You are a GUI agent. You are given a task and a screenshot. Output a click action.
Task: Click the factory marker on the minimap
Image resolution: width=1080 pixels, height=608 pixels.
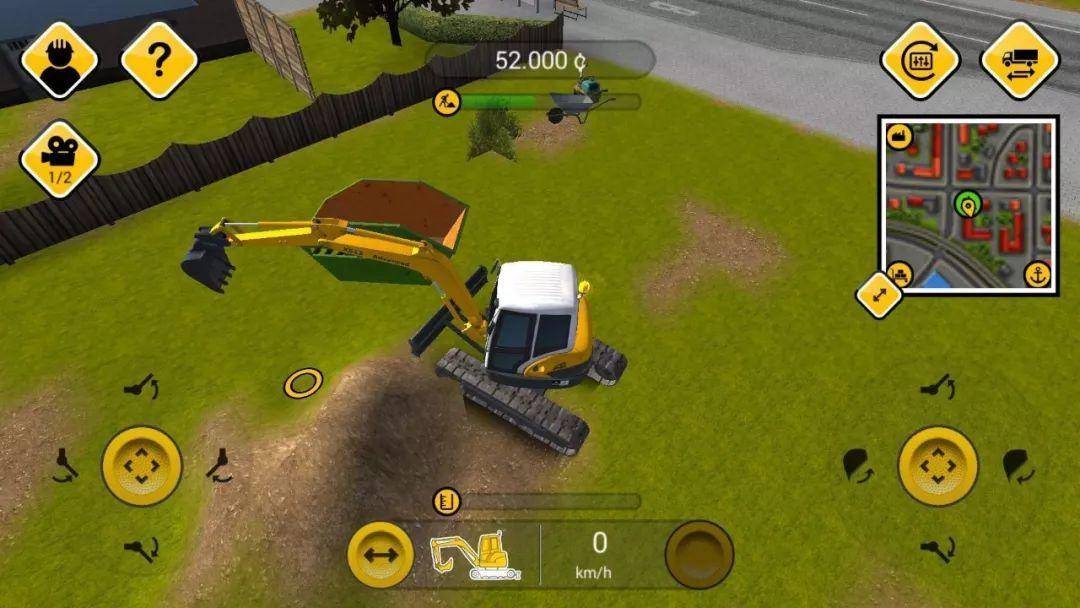coord(899,138)
